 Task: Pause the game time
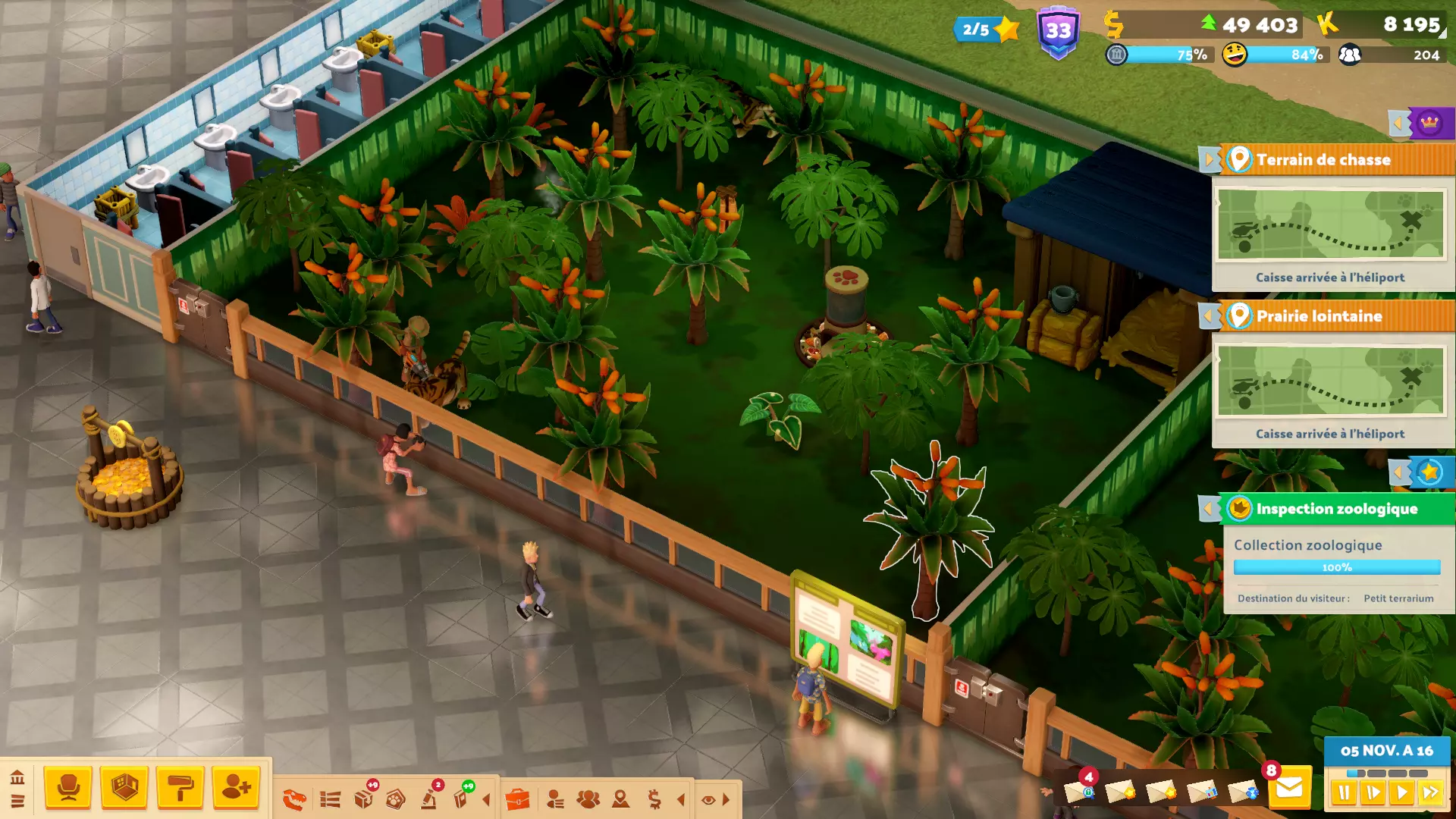(x=1344, y=793)
